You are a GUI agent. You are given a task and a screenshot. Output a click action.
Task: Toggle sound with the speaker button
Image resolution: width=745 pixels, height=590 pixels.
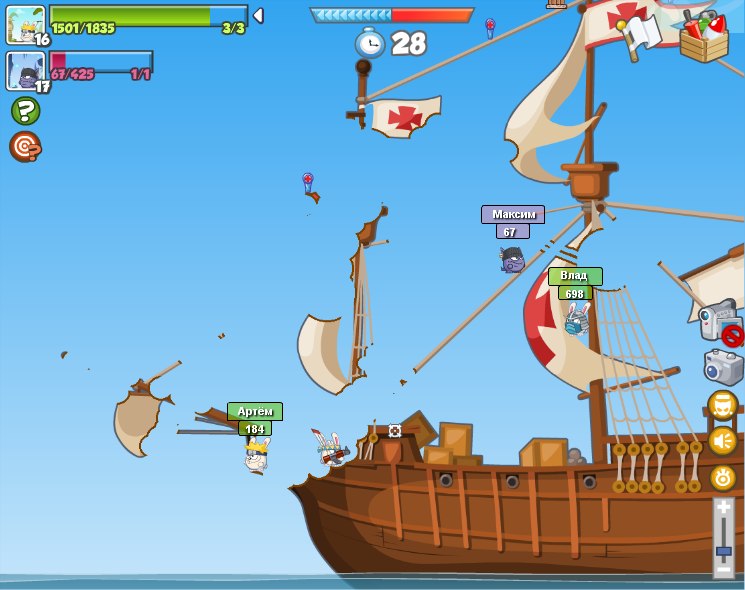[x=722, y=441]
